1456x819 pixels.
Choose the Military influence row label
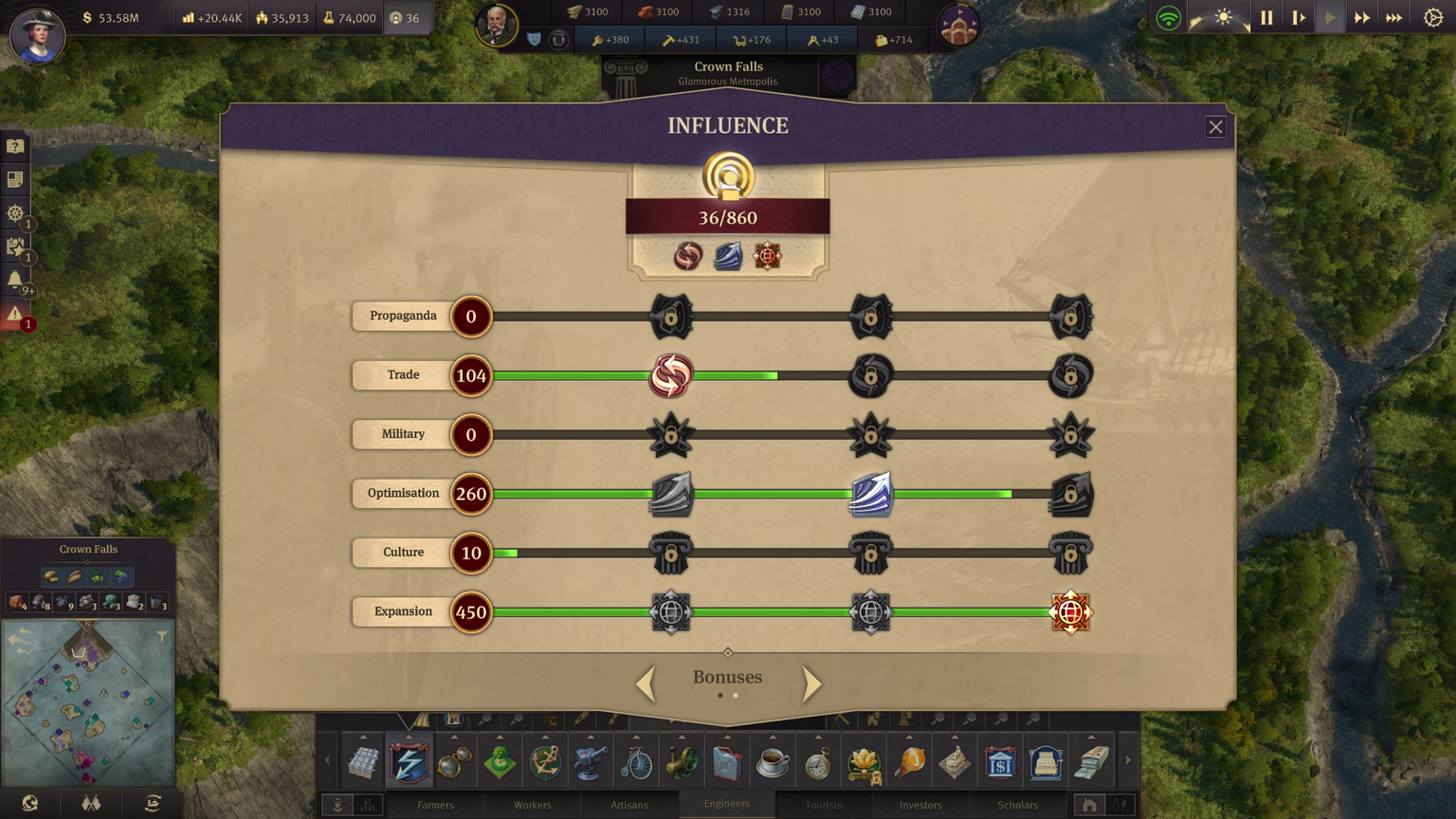[x=403, y=434]
